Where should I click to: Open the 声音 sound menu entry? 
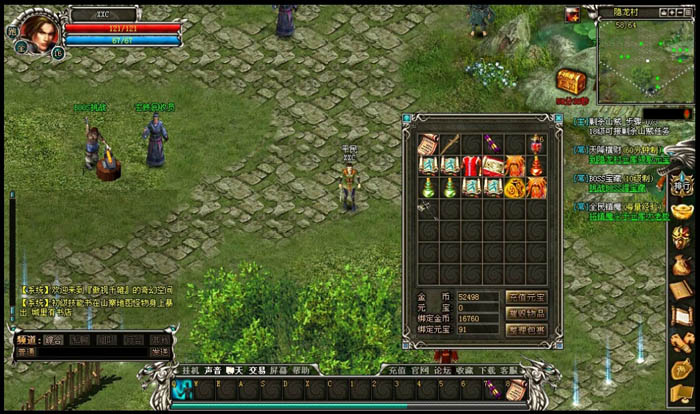pyautogui.click(x=212, y=370)
